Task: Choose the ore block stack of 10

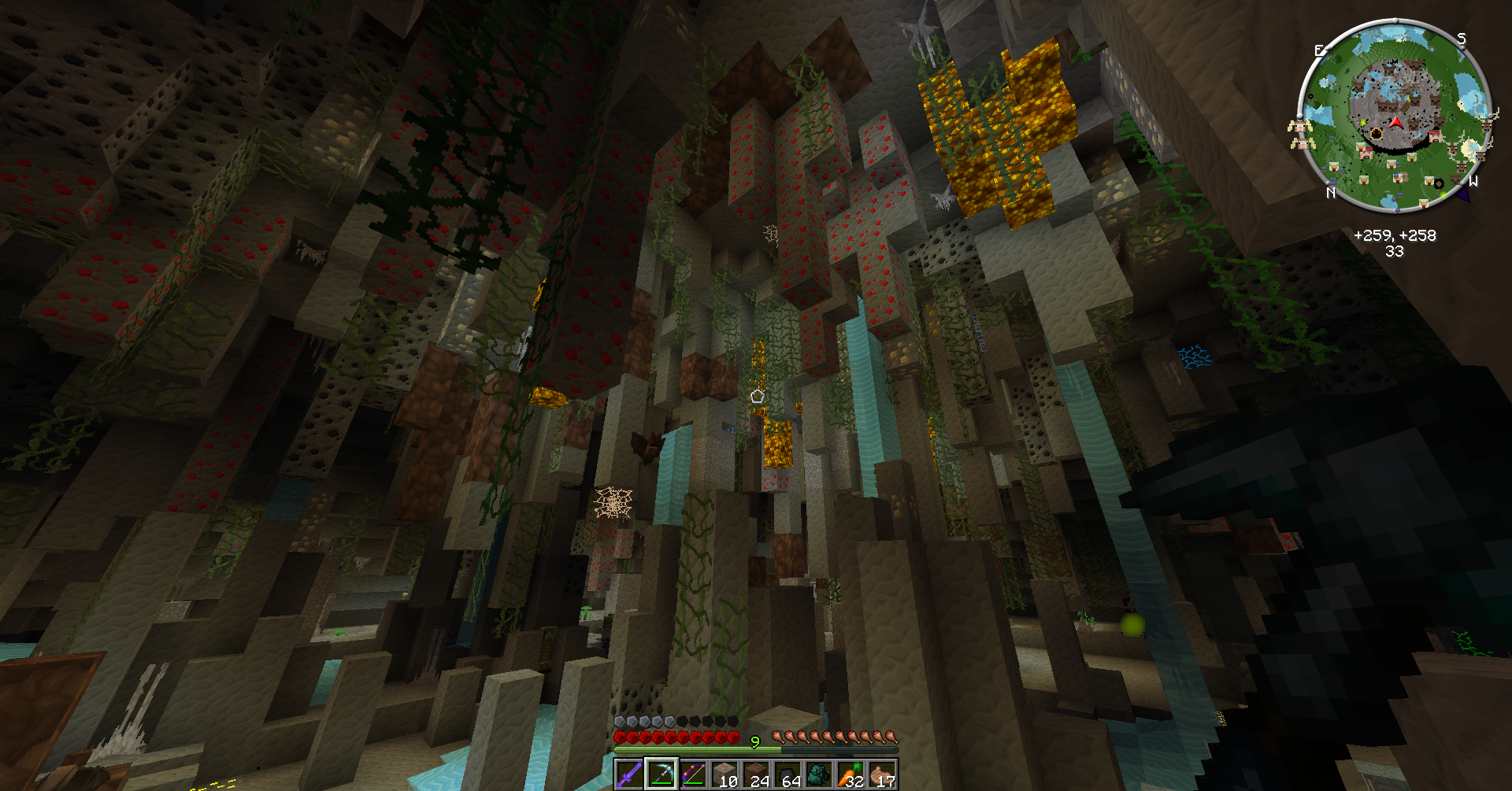Action: (x=724, y=774)
